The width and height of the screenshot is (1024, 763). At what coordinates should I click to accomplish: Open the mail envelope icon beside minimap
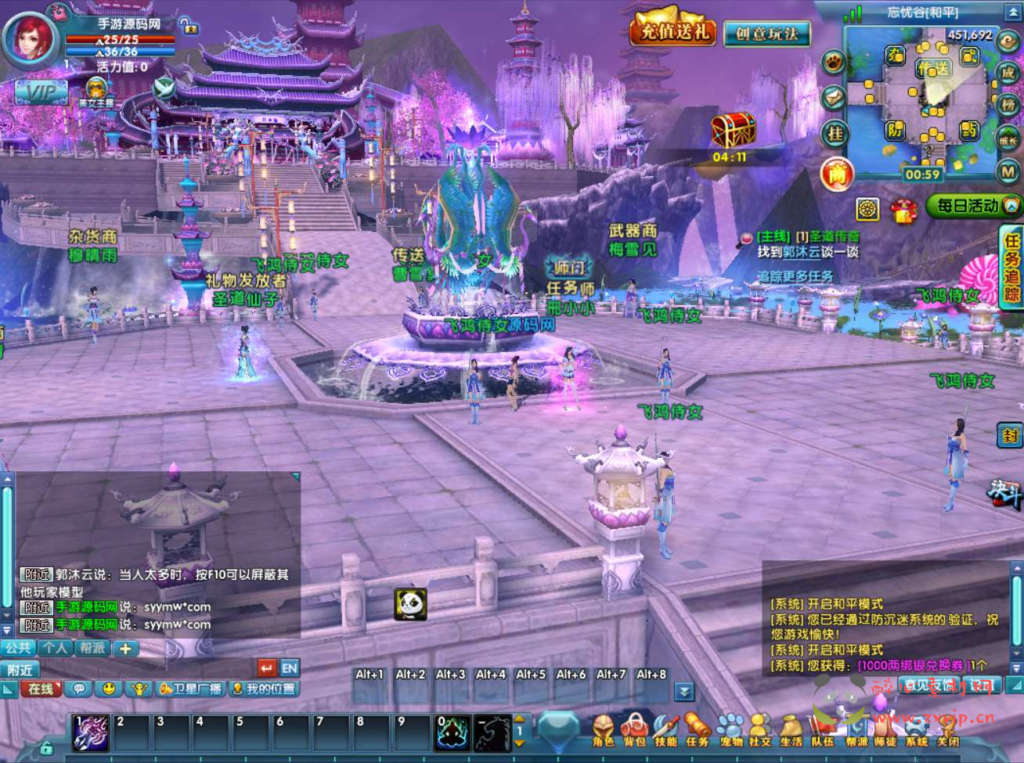click(x=834, y=97)
